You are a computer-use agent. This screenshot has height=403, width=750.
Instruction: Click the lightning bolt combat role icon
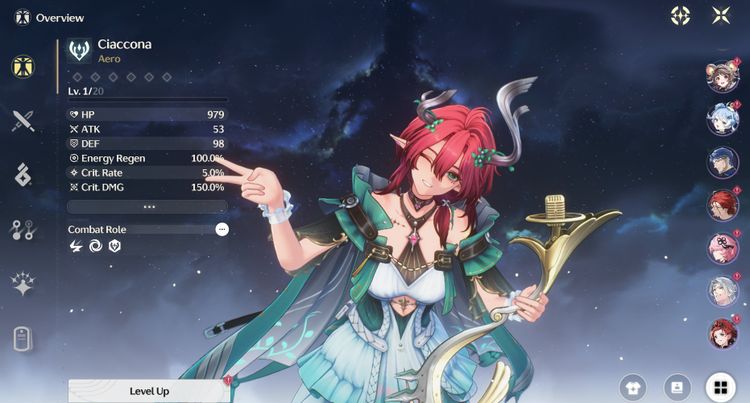tap(76, 246)
